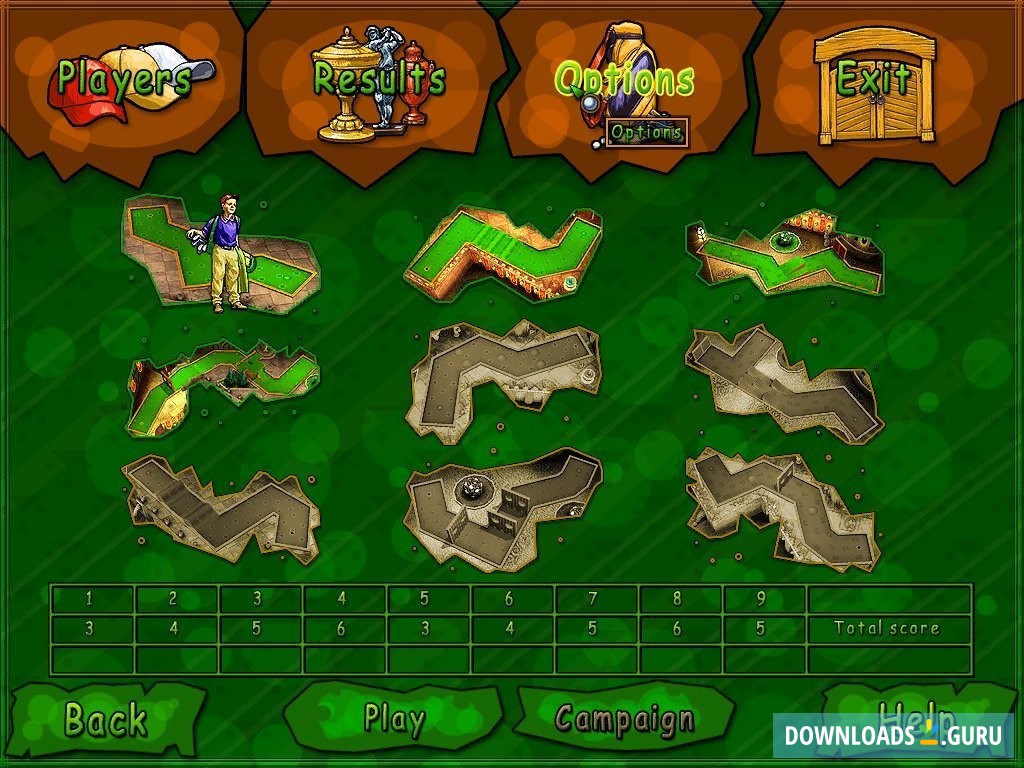The image size is (1024, 768).
Task: Select the course where the golfer stands
Action: pyautogui.click(x=221, y=255)
